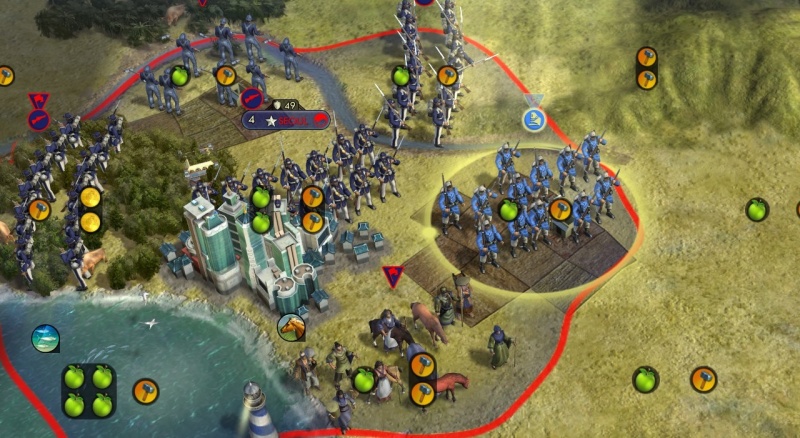Click the teal circular resource icon on the water
The height and width of the screenshot is (438, 800).
point(45,338)
